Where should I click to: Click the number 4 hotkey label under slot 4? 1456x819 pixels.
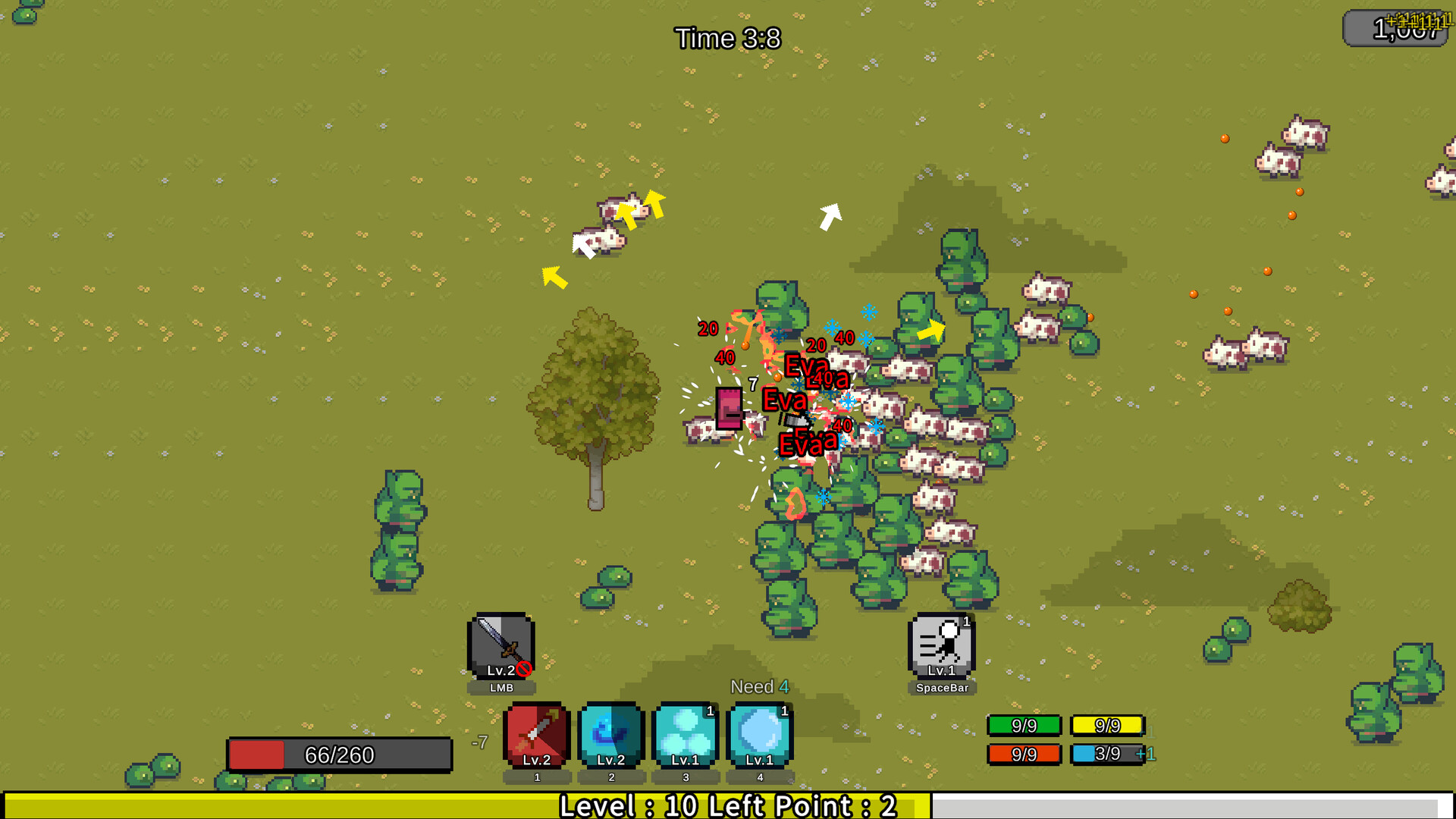pos(759,777)
